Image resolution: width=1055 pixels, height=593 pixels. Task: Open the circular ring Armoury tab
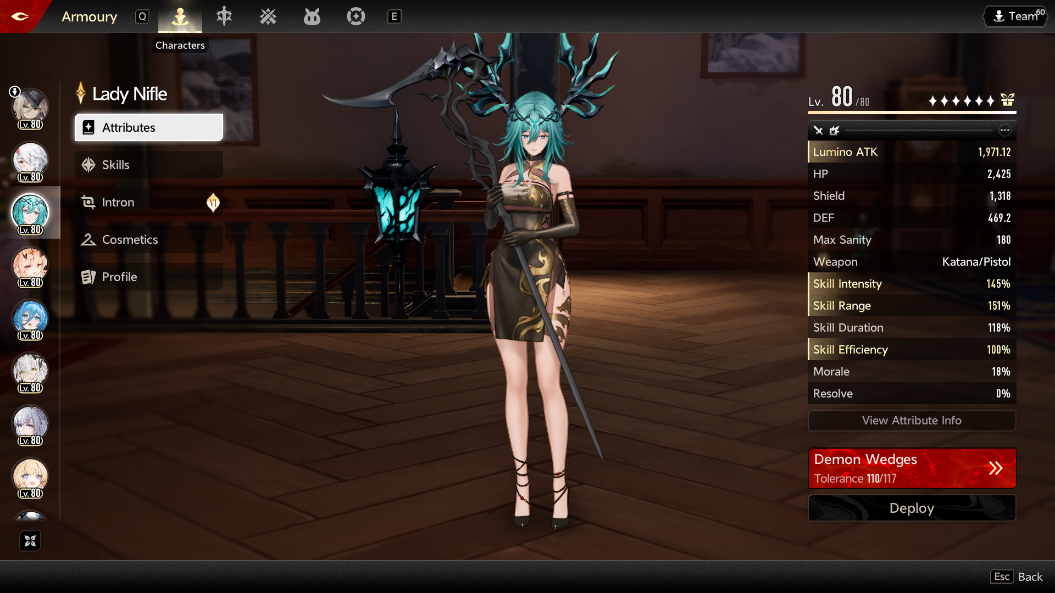click(x=355, y=16)
